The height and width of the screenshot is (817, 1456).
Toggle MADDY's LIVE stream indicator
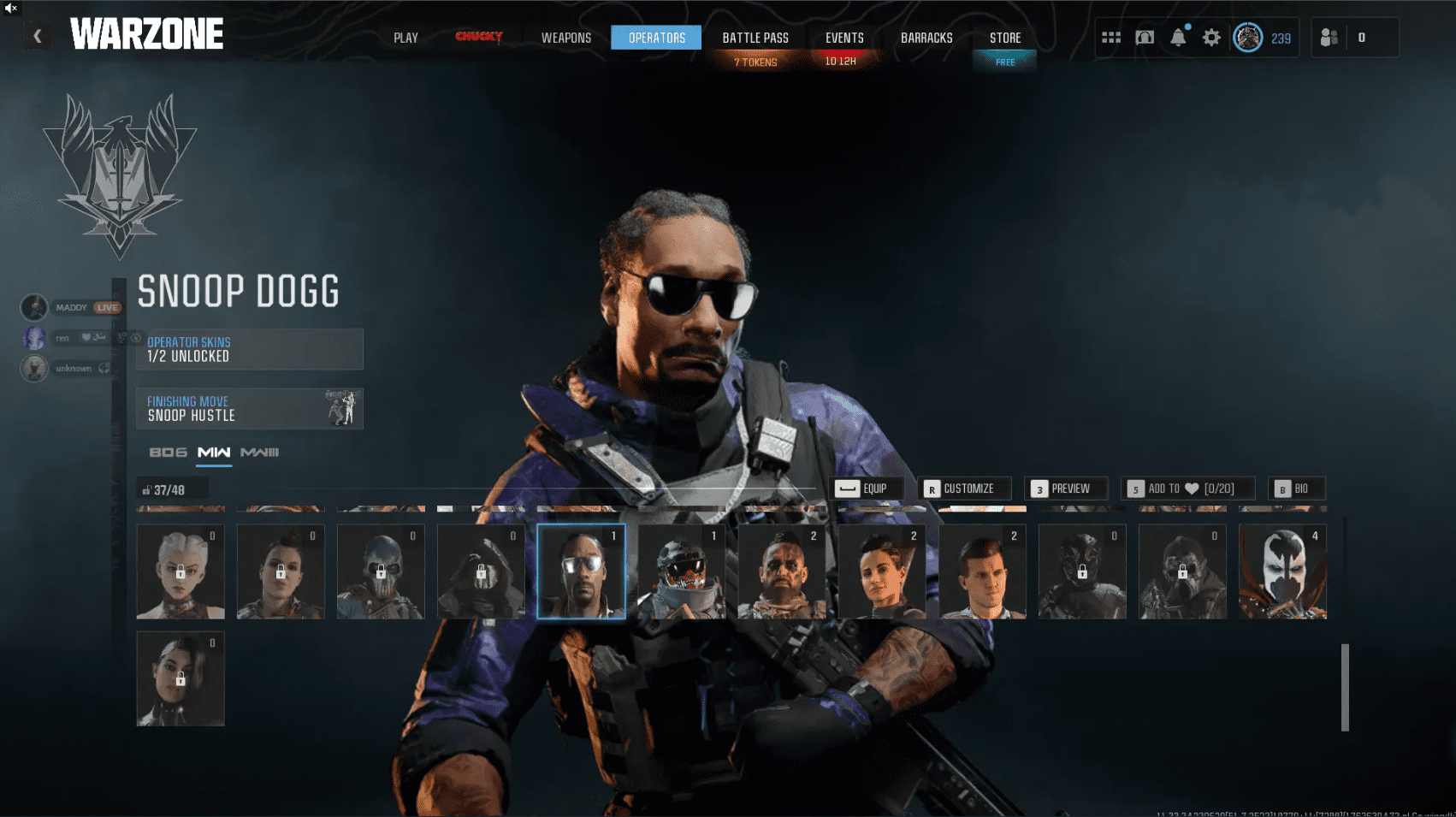pyautogui.click(x=106, y=307)
